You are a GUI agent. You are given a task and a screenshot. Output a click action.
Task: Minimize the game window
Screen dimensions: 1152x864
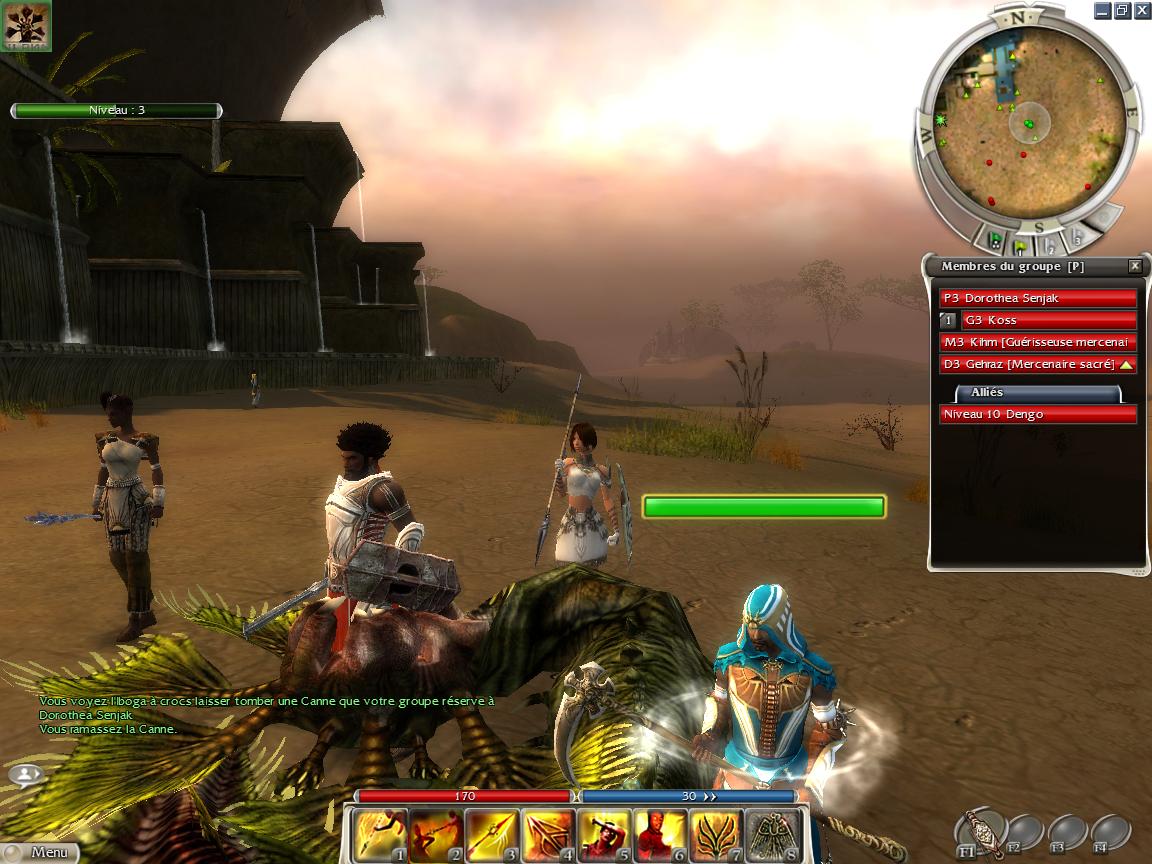pyautogui.click(x=1101, y=10)
